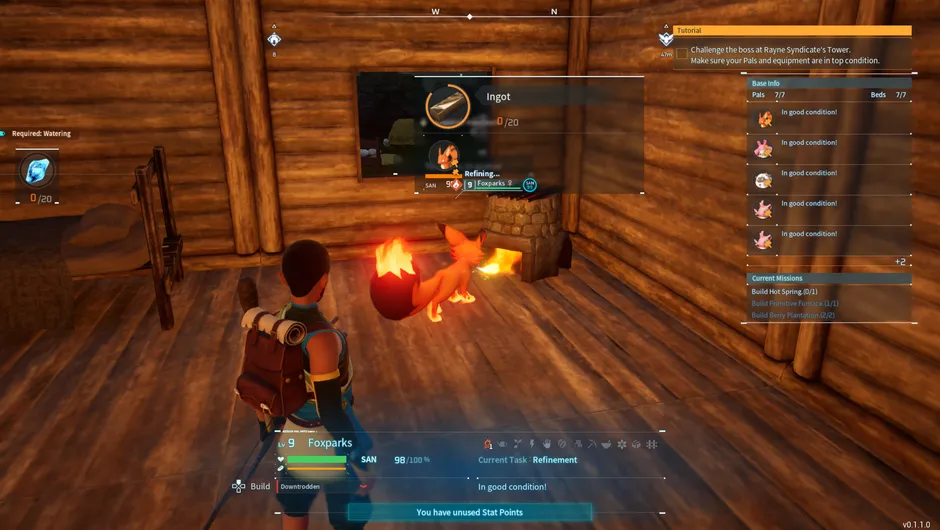Select the Build Primitive Furnace mission
This screenshot has width=940, height=530.
(795, 303)
